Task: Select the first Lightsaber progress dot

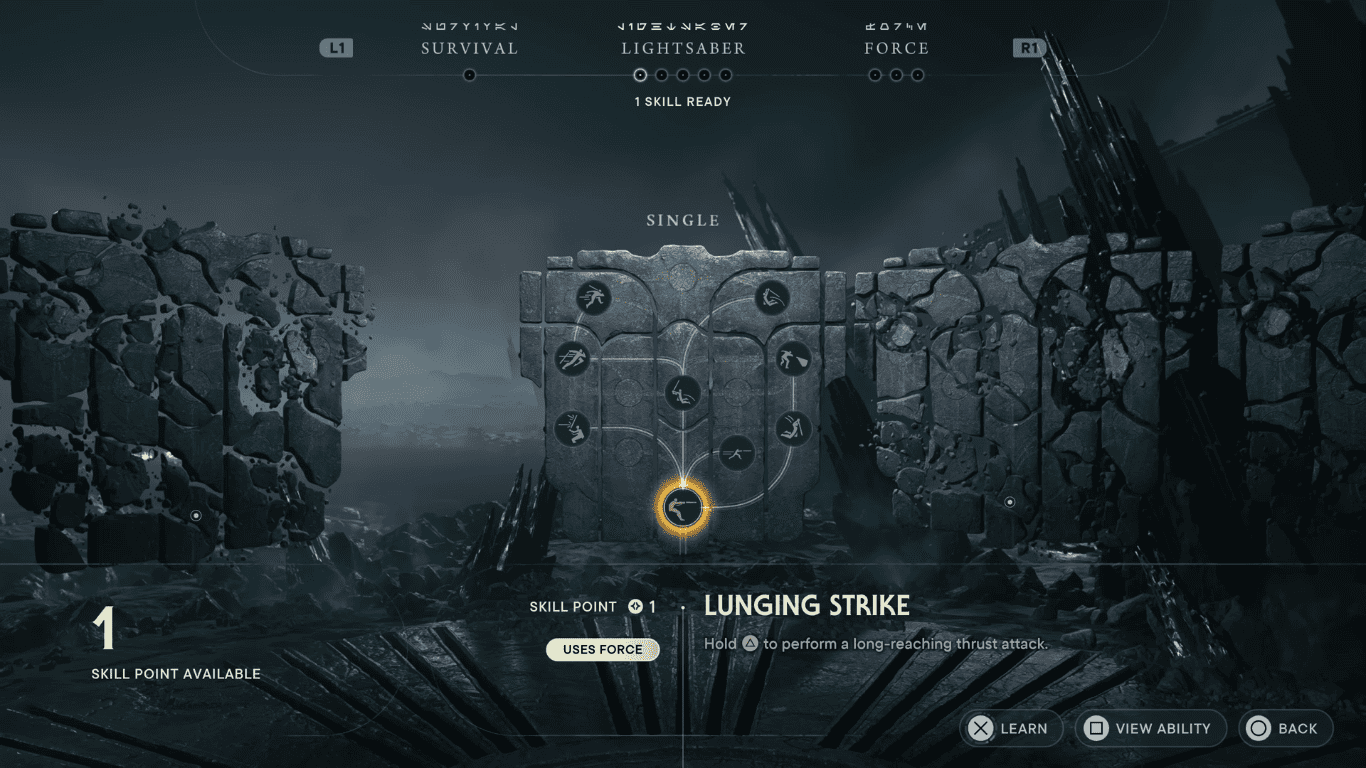Action: 640,74
